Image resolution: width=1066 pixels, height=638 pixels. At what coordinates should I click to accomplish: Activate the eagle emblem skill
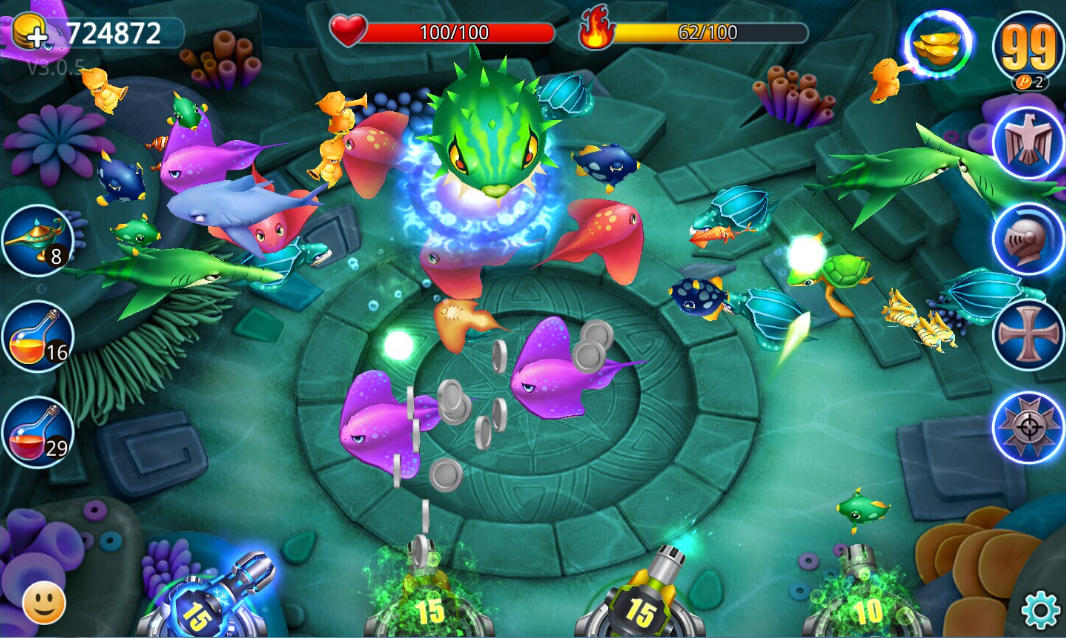pos(1028,142)
